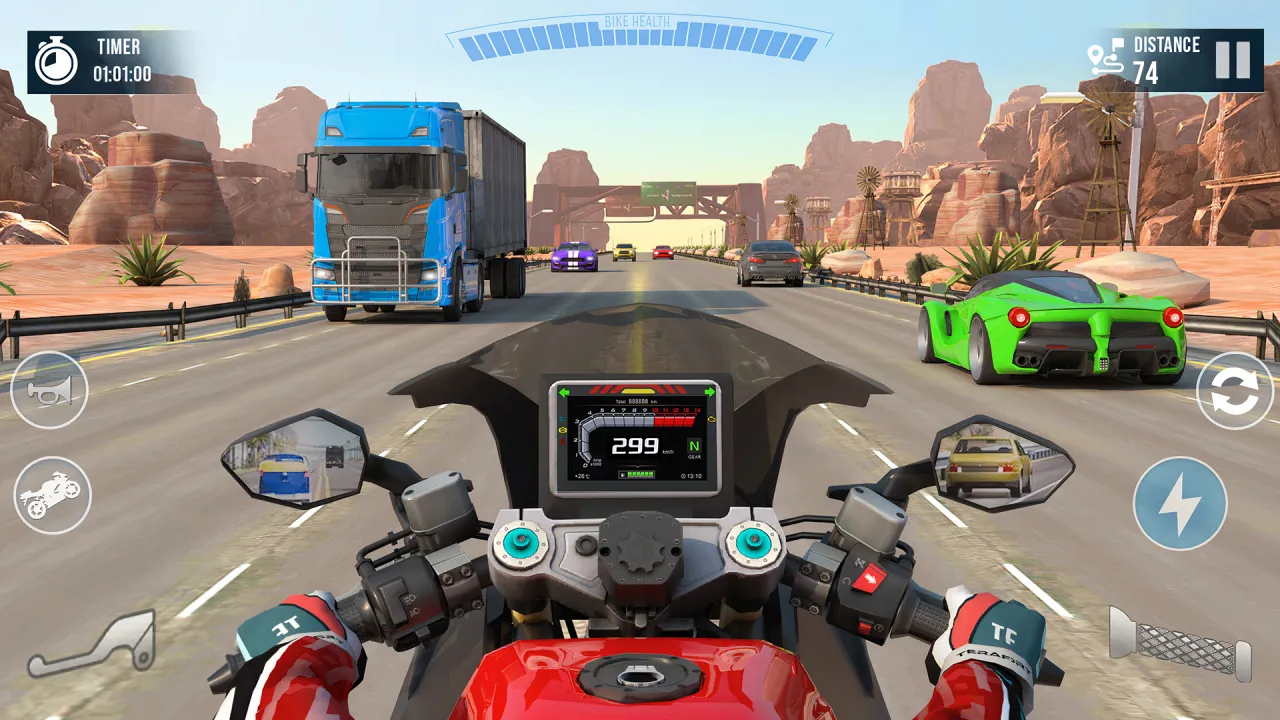
Task: Toggle the right green turn signal arrow
Action: tap(708, 392)
